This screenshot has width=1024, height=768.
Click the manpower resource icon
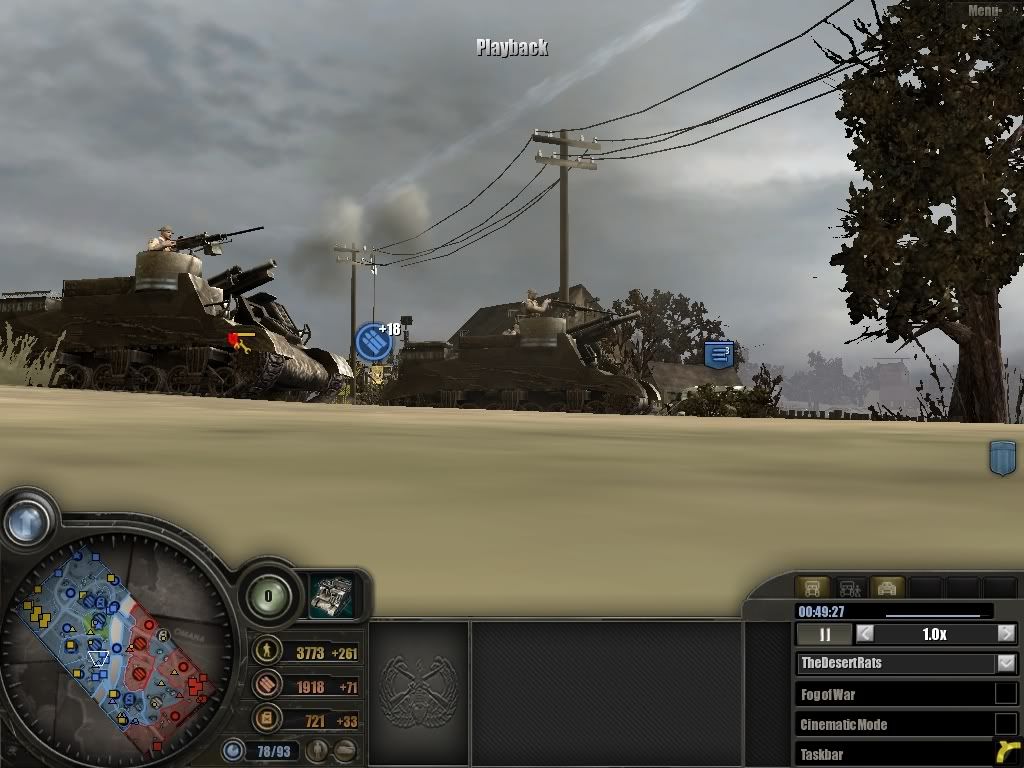(x=267, y=652)
